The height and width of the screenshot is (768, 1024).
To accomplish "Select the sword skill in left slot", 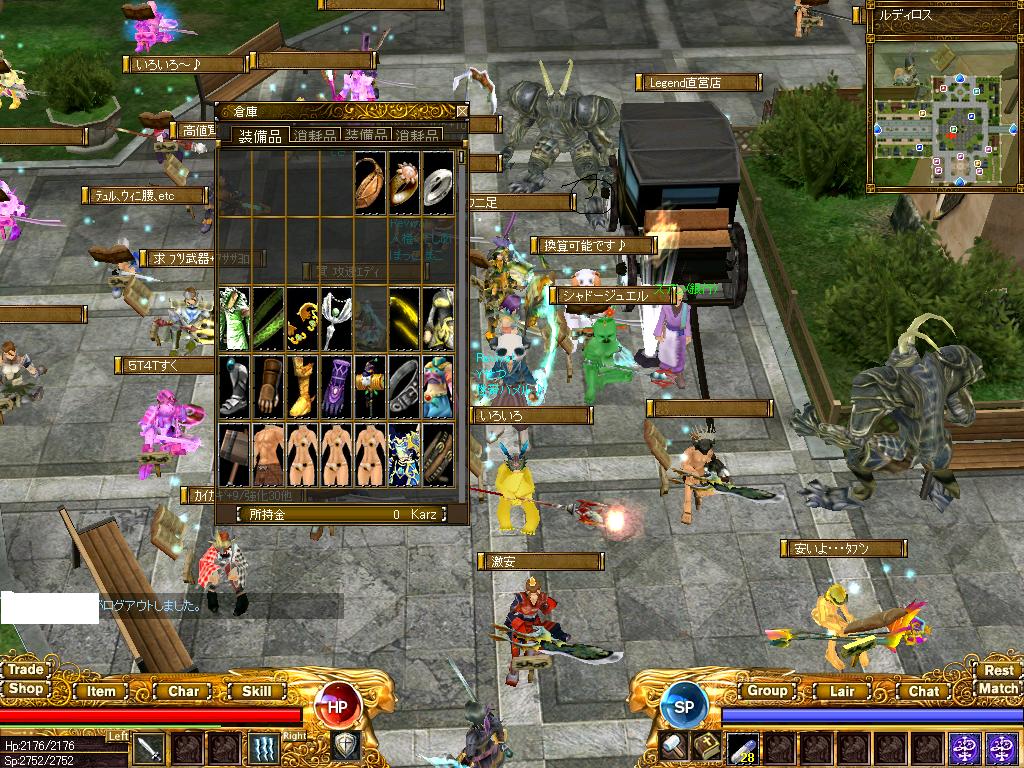I will coord(149,748).
